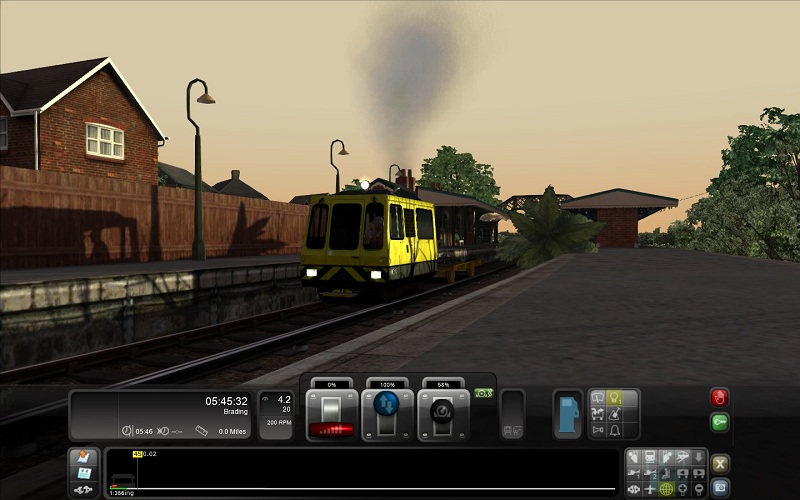
Task: Hit the red emergency stop hand button
Action: 720,398
